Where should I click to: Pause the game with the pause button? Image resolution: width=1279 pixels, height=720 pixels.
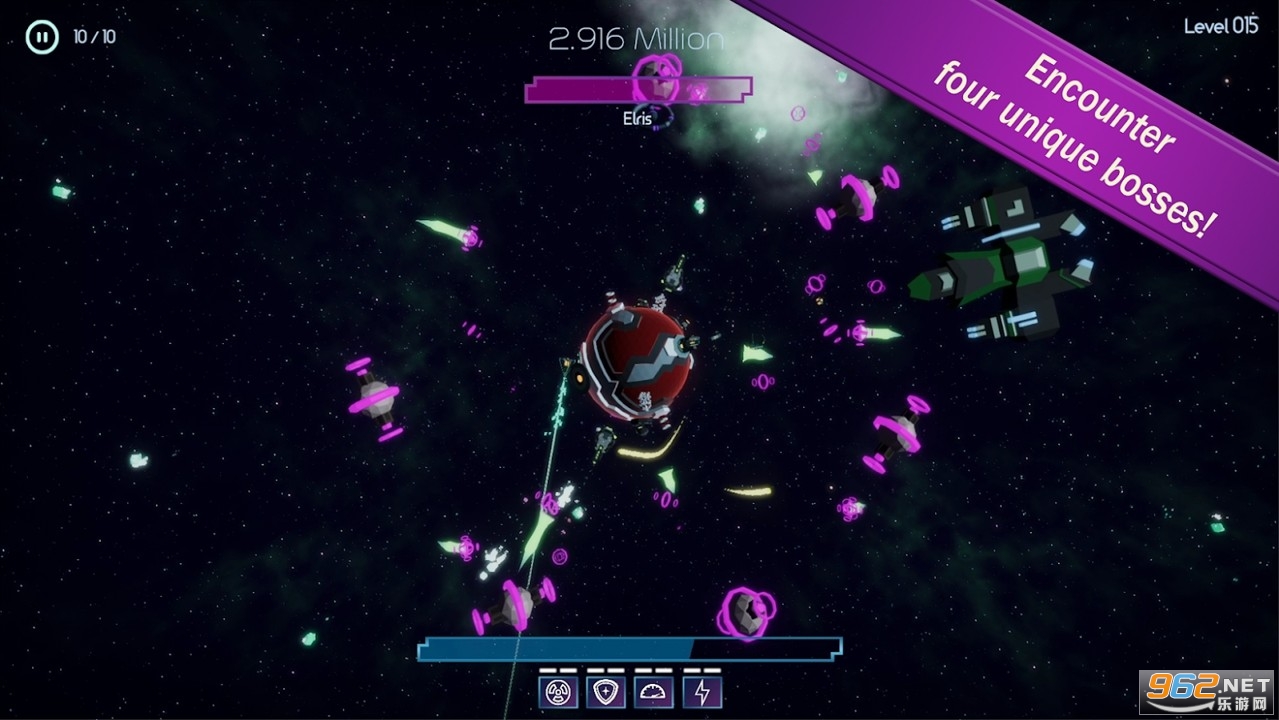point(41,37)
